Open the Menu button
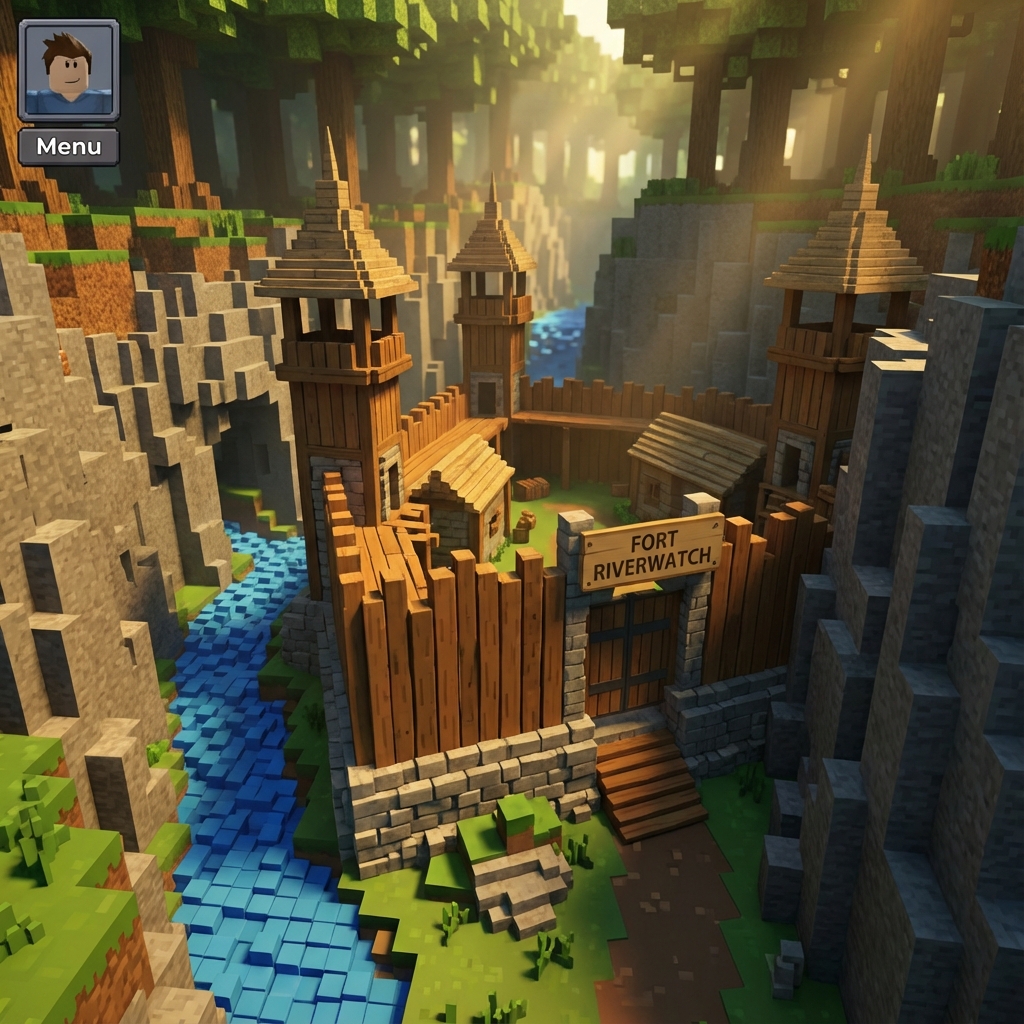The height and width of the screenshot is (1024, 1024). click(x=68, y=147)
